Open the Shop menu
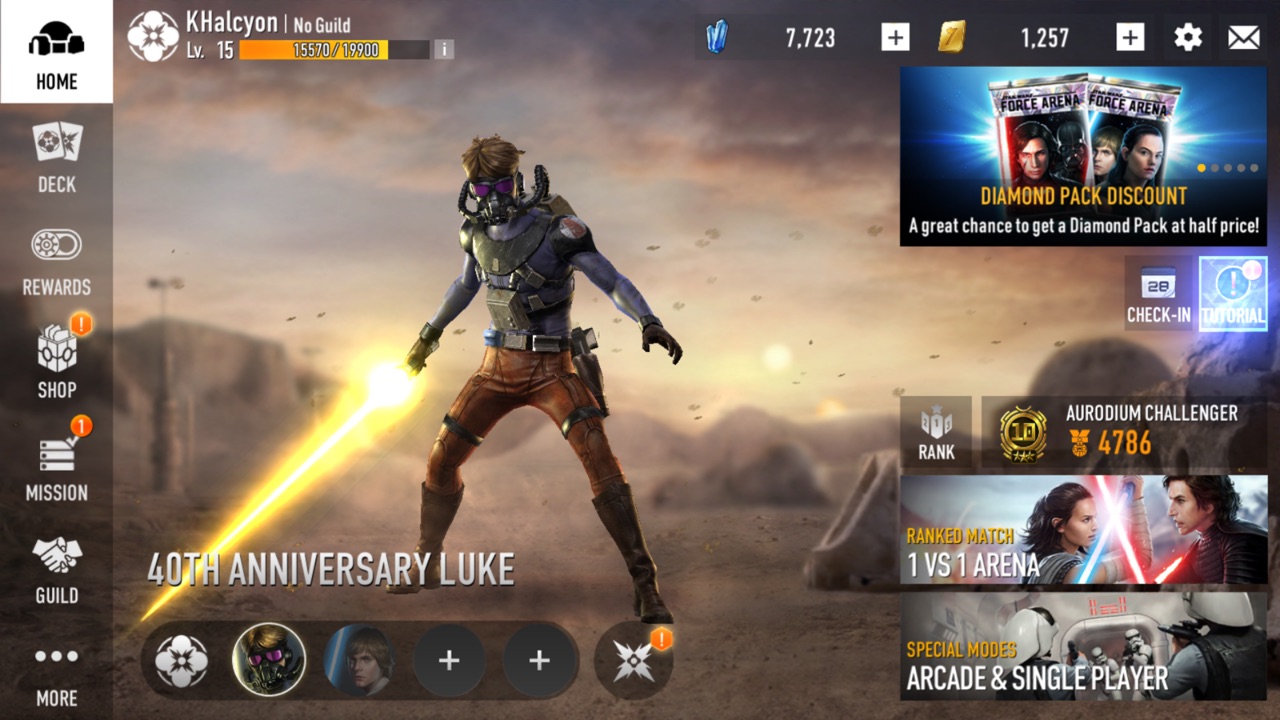 [56, 362]
